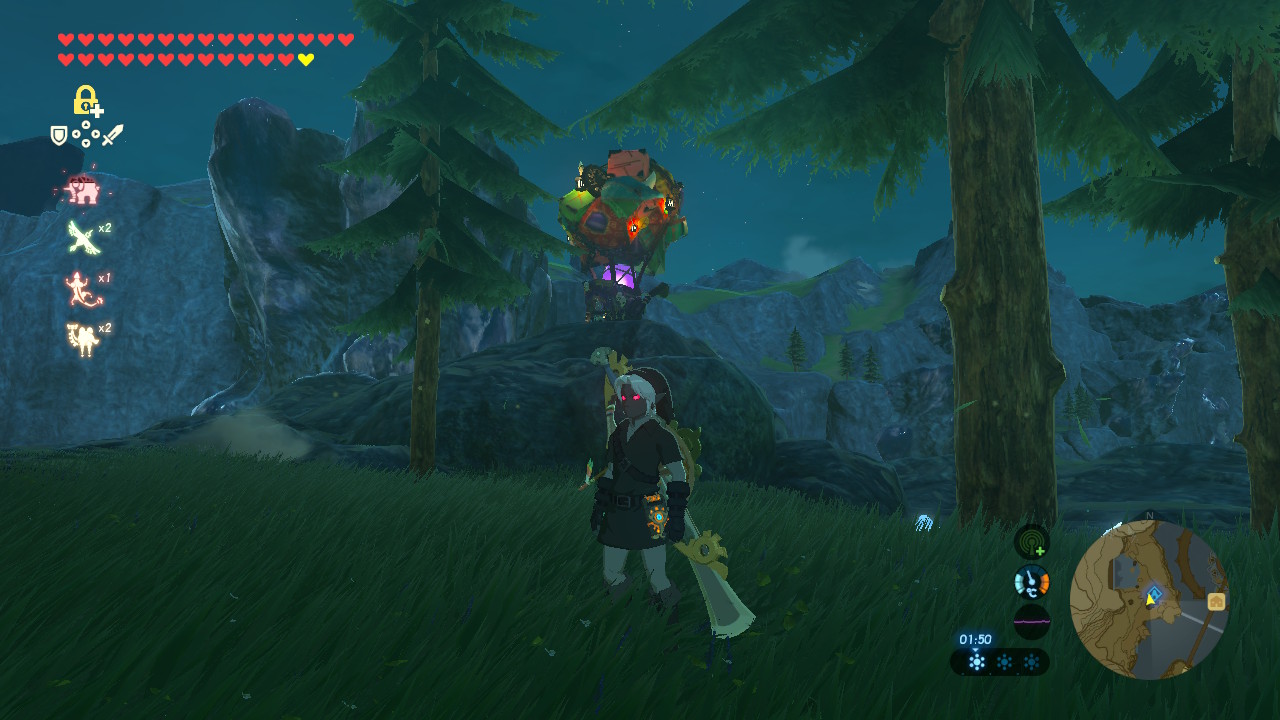Click the weather forecast strip

1000,662
